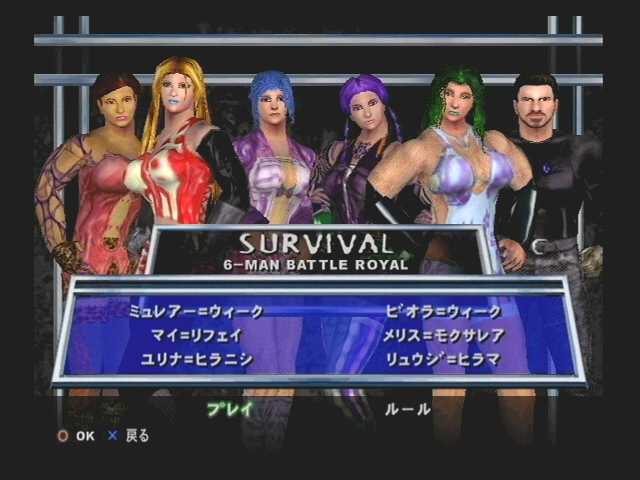Select the リュウジ=ヒラマ roster entry

coord(443,359)
